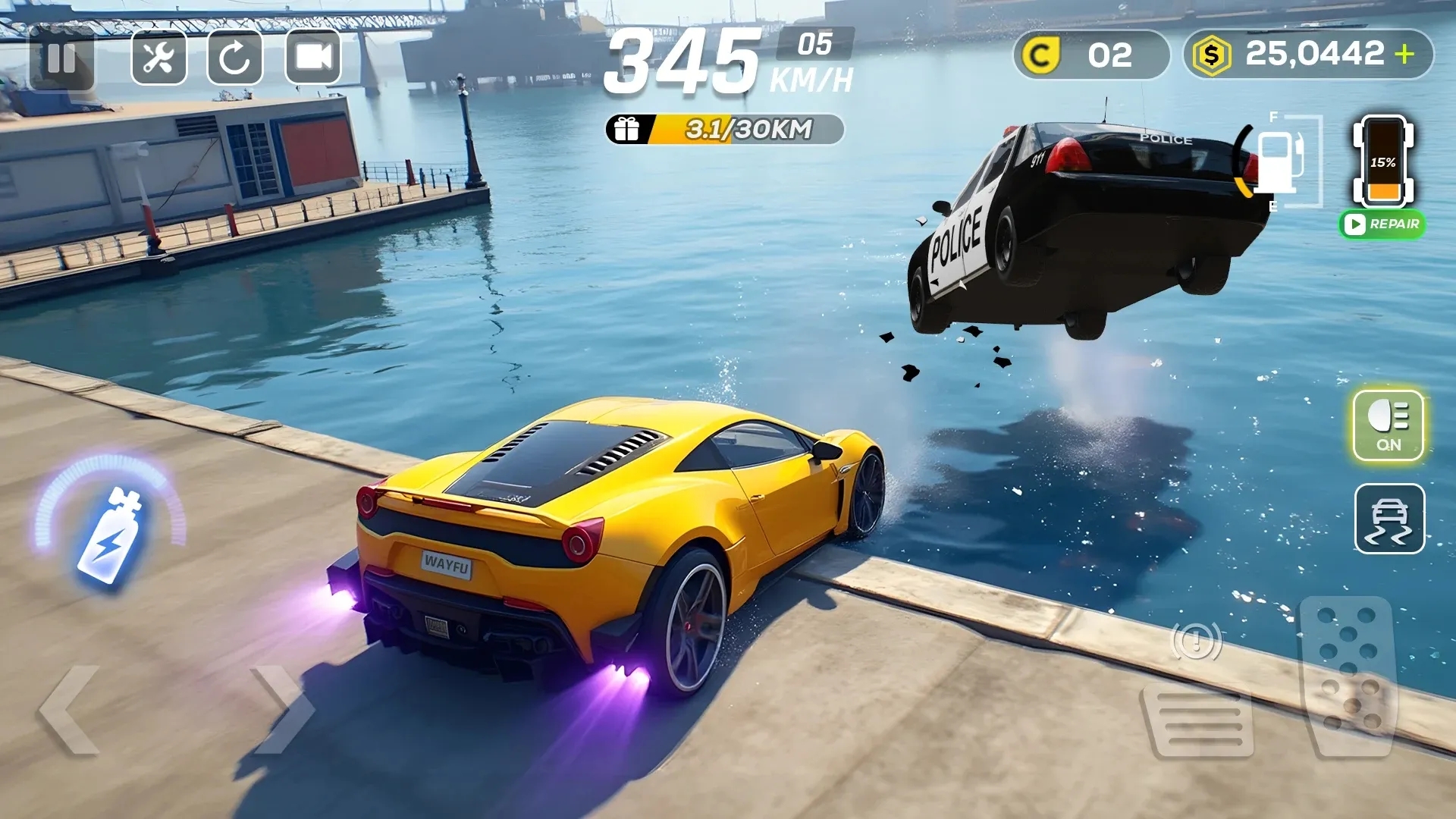Tap the gold C coin counter
1456x819 pixels.
click(x=1090, y=55)
